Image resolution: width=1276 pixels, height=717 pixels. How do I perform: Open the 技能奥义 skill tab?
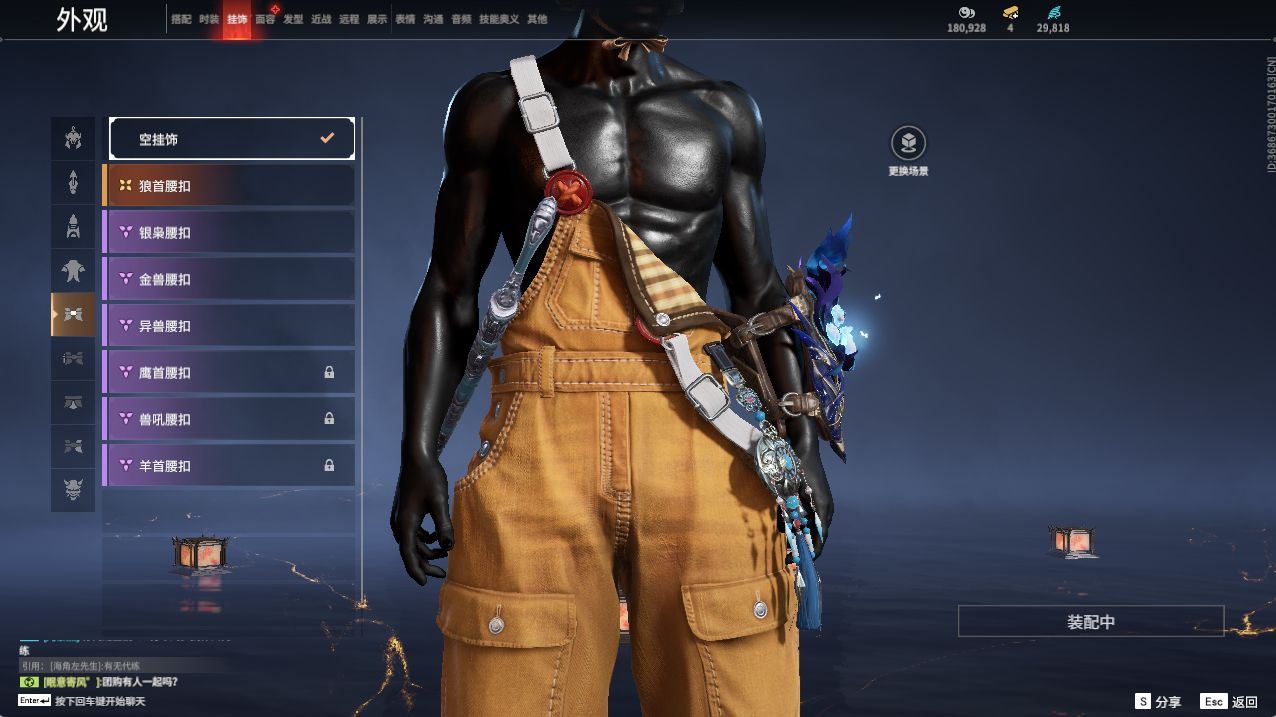pos(499,19)
